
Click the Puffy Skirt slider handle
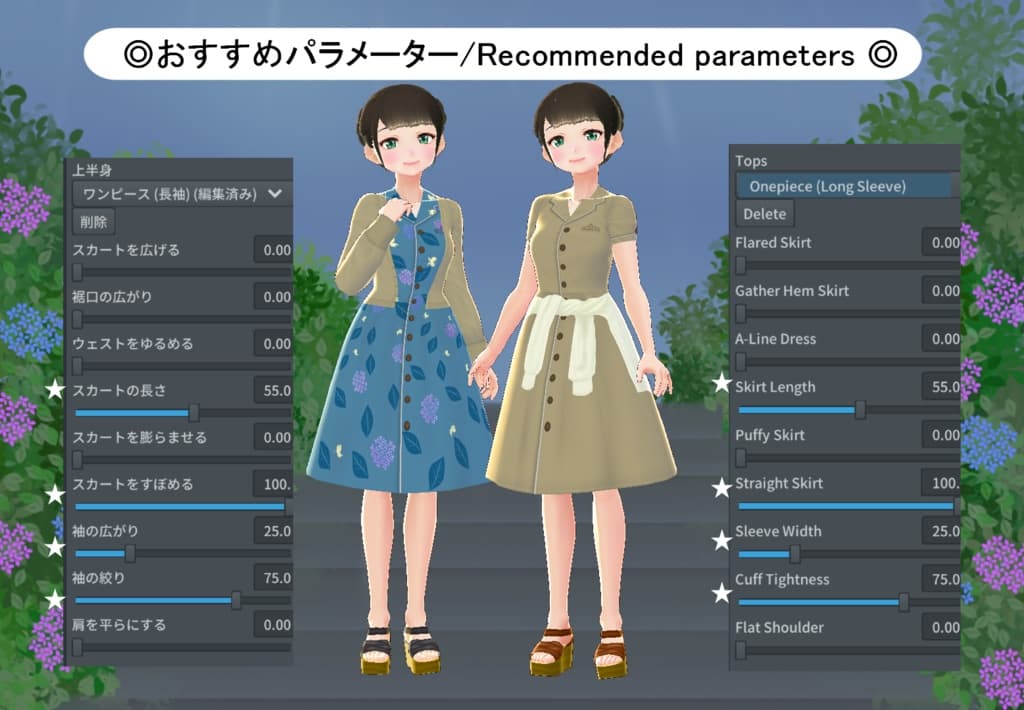point(741,457)
